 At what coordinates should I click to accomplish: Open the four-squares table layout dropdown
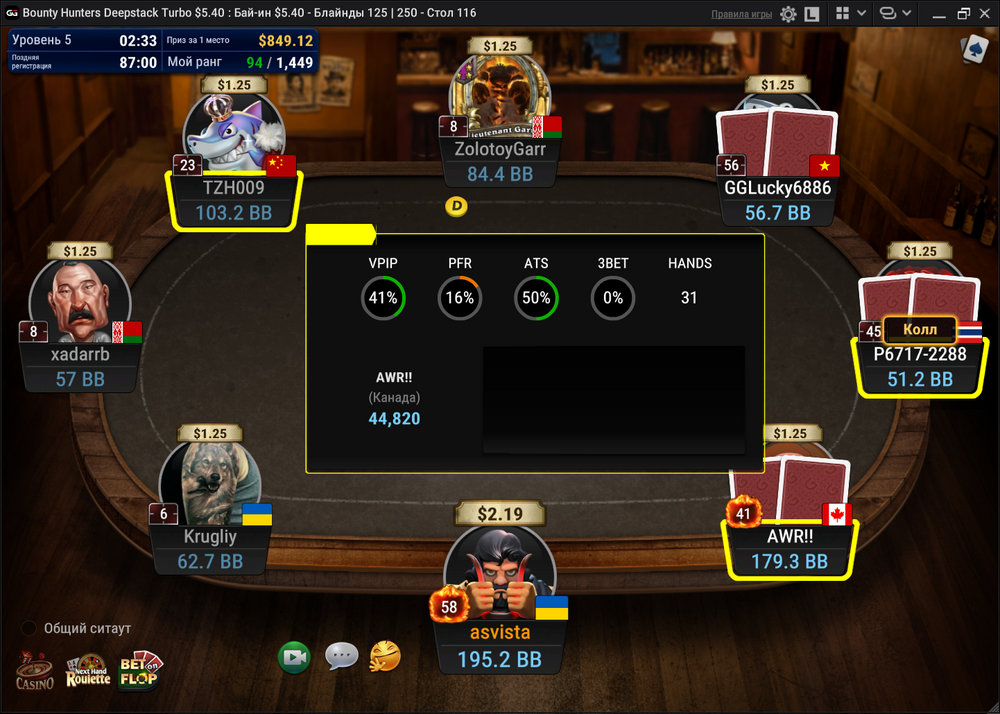[x=849, y=14]
